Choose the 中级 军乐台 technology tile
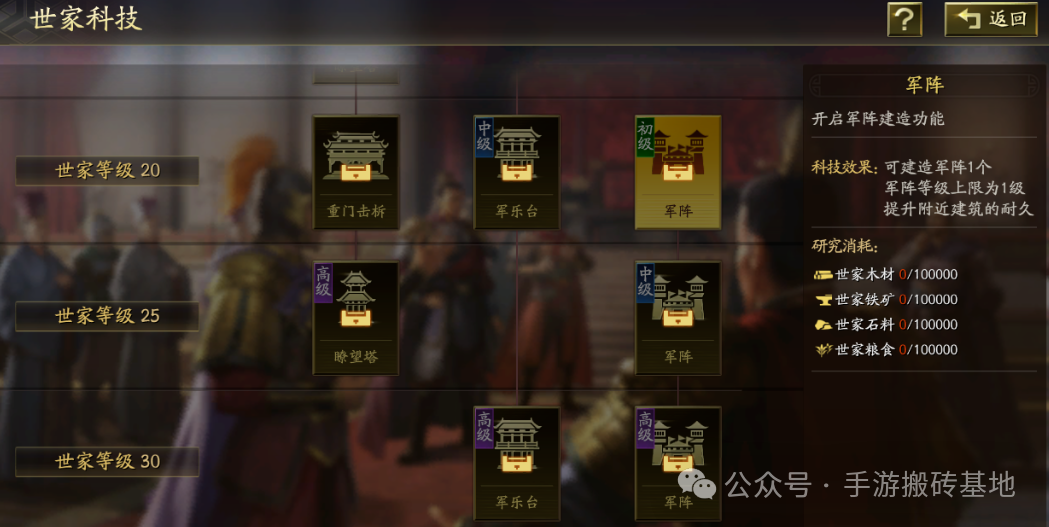The width and height of the screenshot is (1049, 527). pos(517,172)
